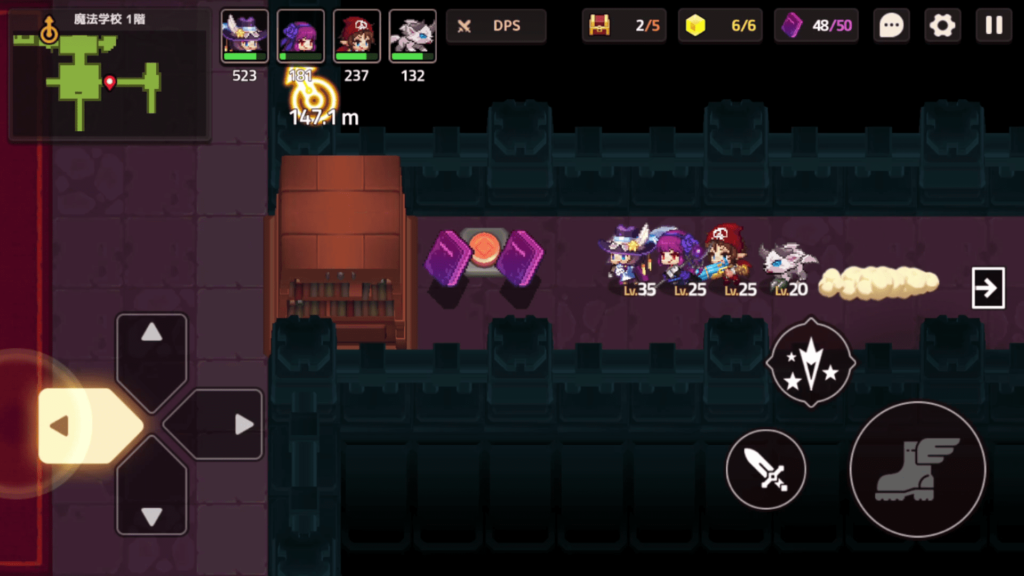Click the exit arrow icon
Image resolution: width=1024 pixels, height=576 pixels.
(988, 289)
